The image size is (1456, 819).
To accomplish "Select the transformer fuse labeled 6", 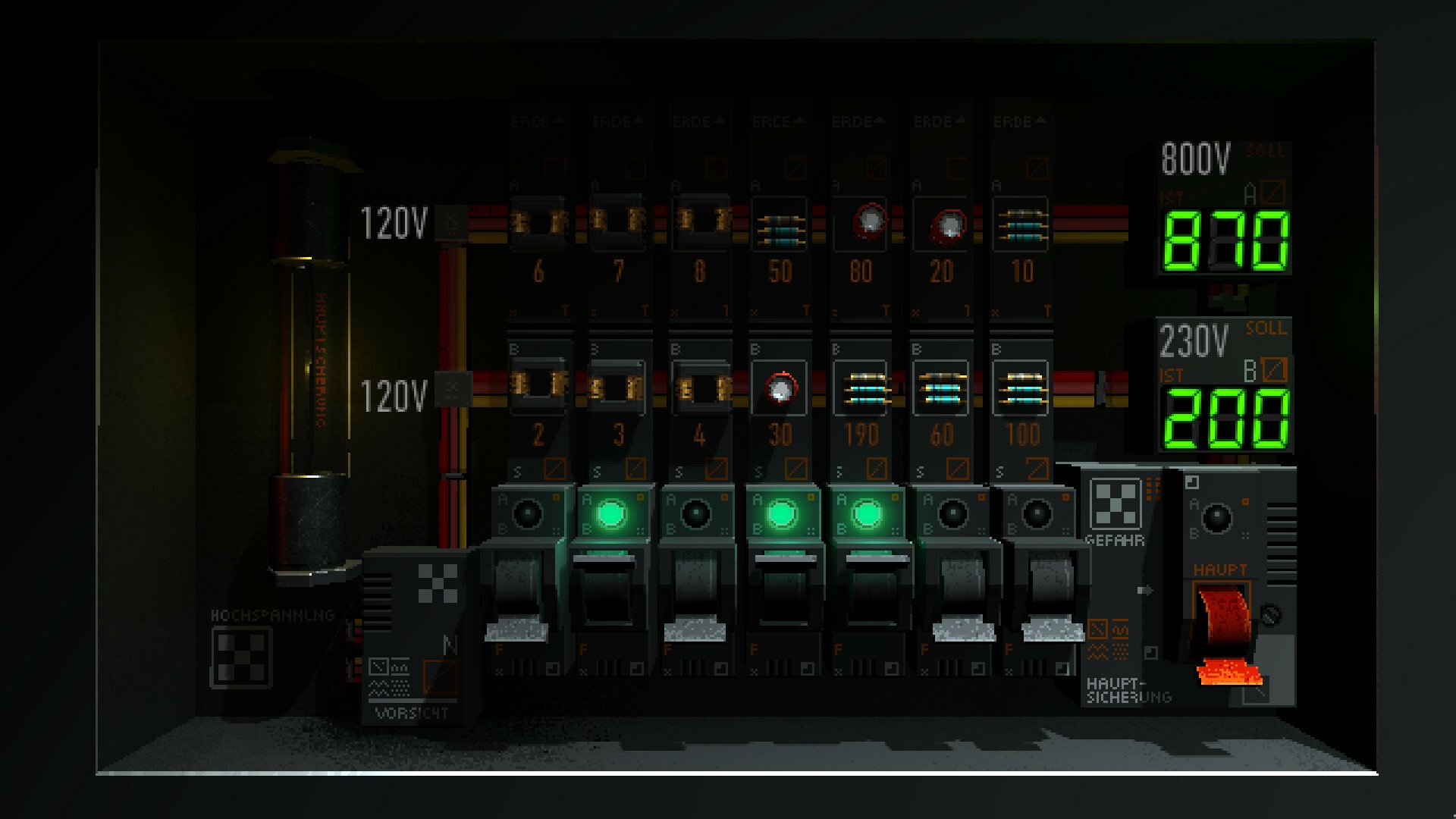I will pos(540,224).
